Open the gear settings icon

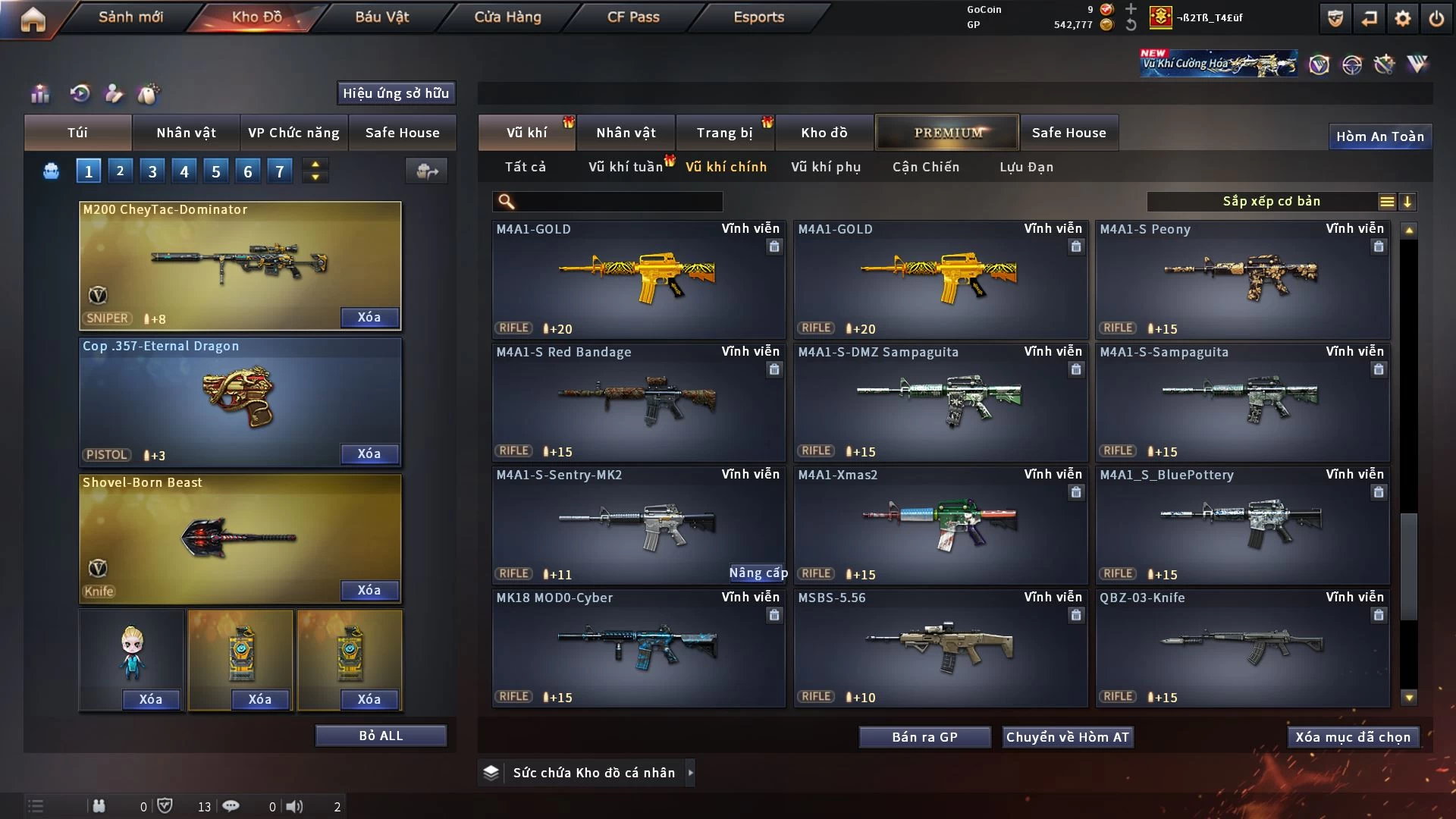coord(1402,18)
